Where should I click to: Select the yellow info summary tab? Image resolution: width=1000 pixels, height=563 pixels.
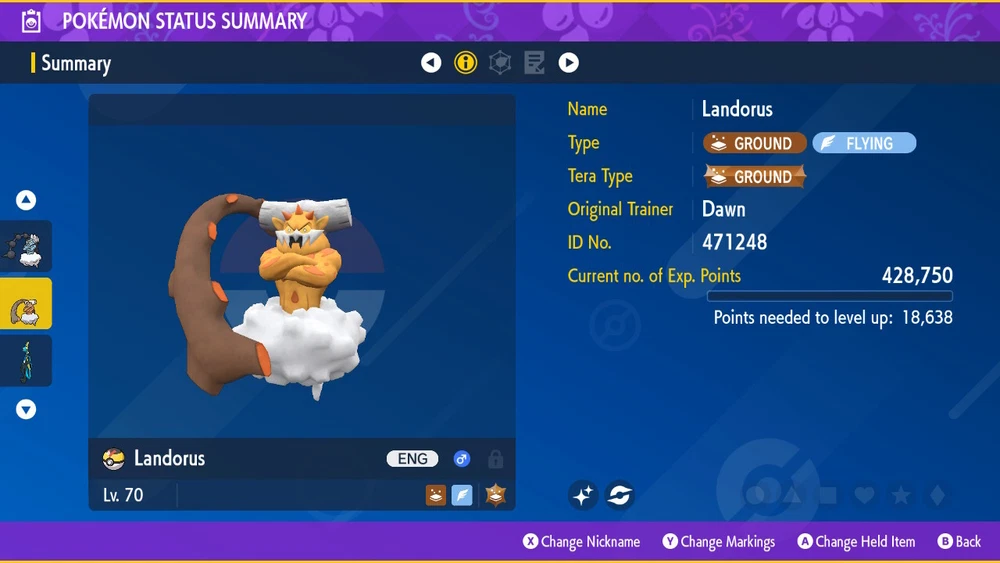coord(465,63)
